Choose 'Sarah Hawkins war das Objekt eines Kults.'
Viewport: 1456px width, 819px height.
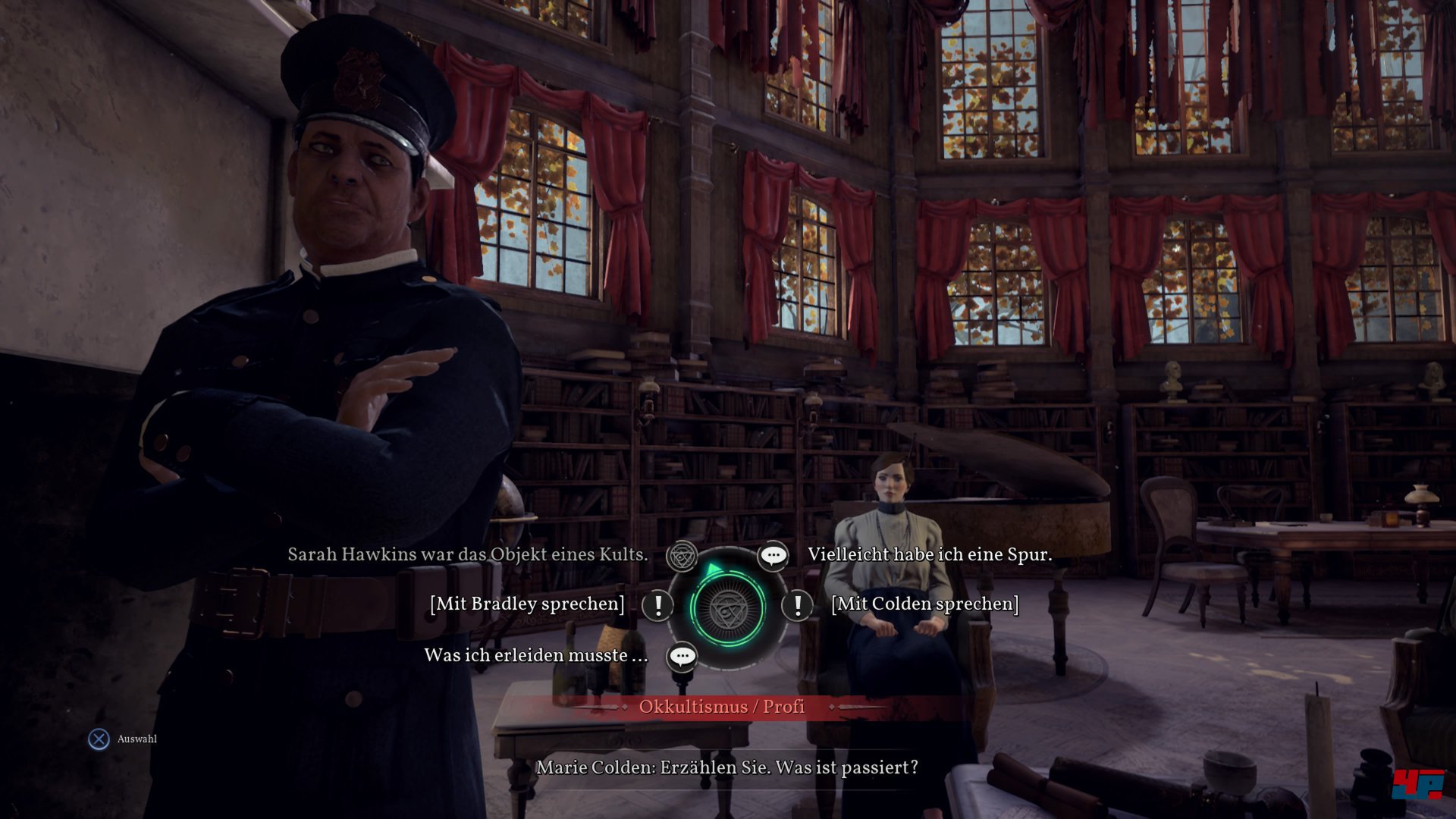coord(467,554)
